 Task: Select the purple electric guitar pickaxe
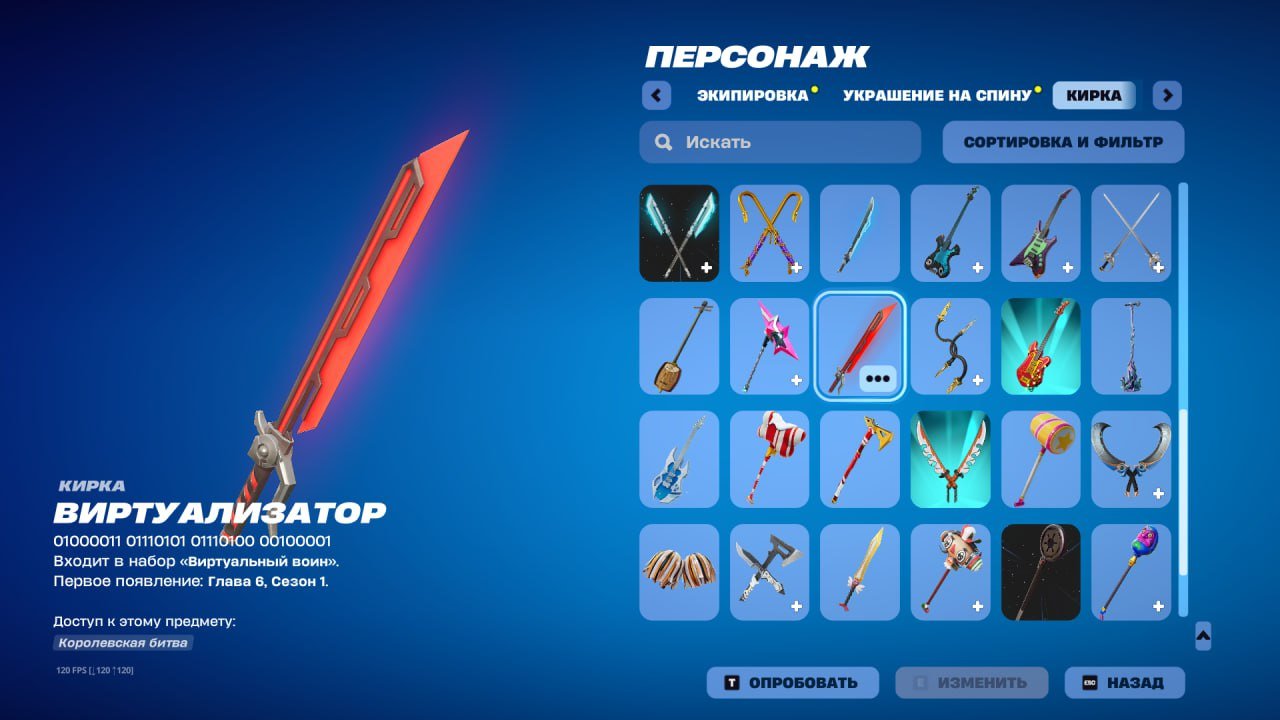[1041, 233]
